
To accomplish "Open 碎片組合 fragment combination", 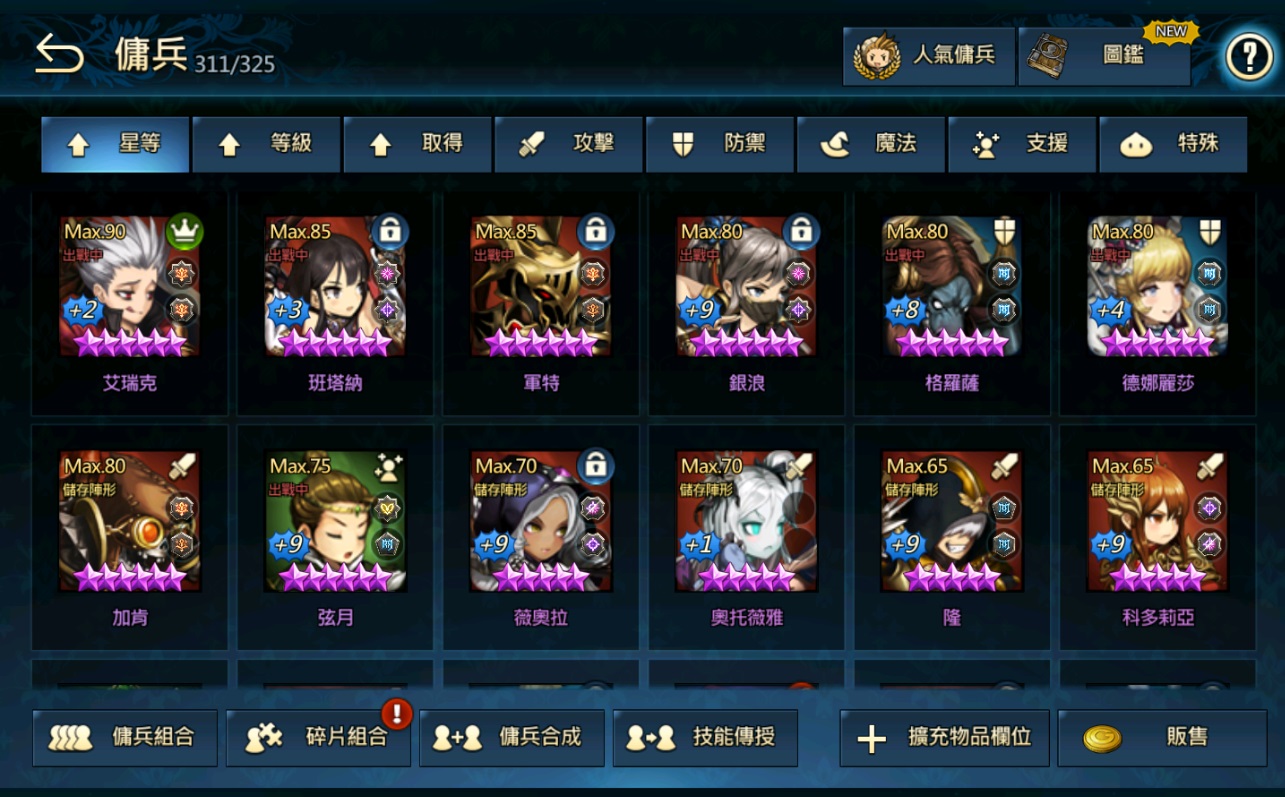I will click(x=318, y=738).
